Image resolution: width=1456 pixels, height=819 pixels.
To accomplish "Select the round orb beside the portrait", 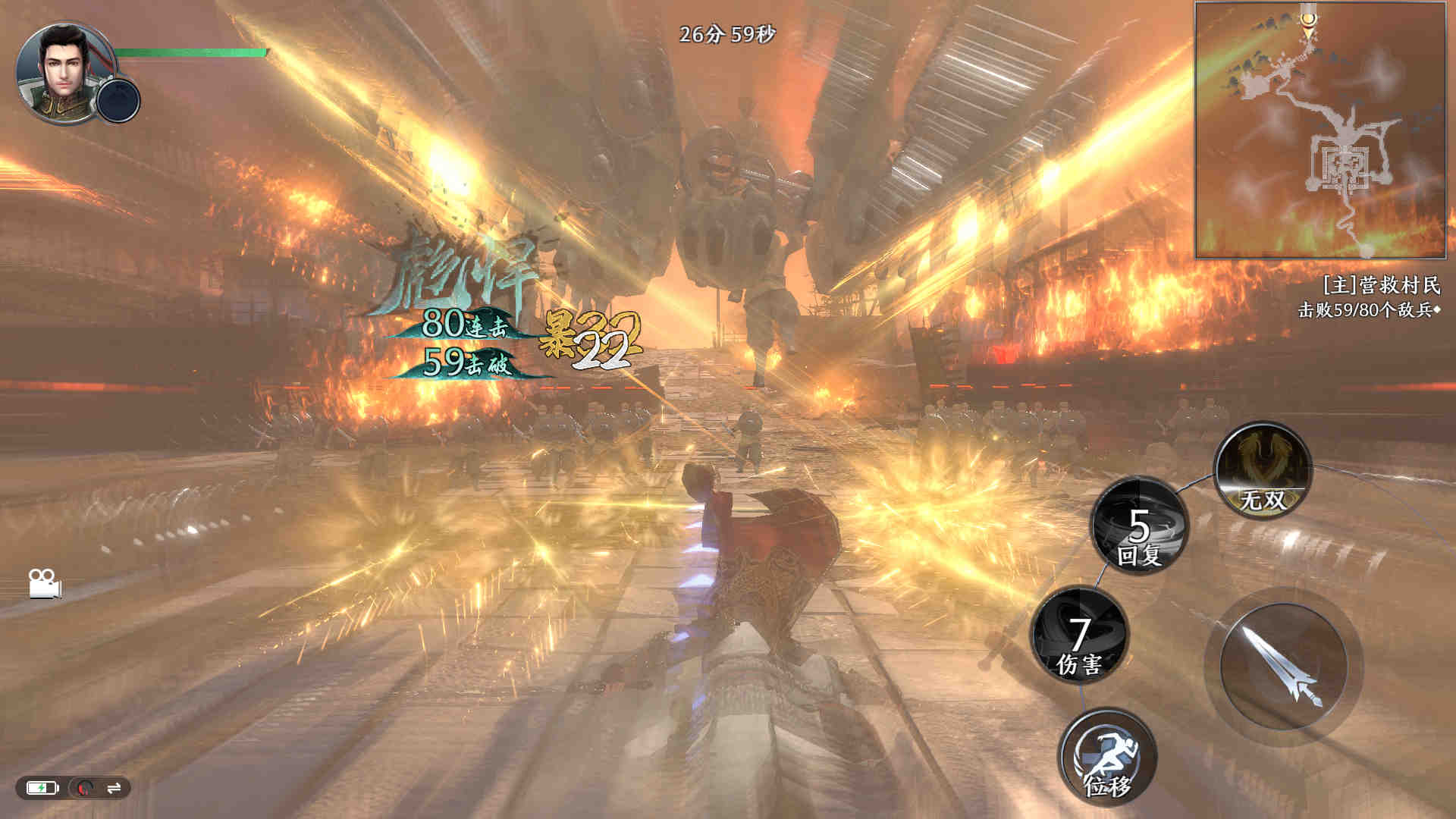I will (119, 100).
